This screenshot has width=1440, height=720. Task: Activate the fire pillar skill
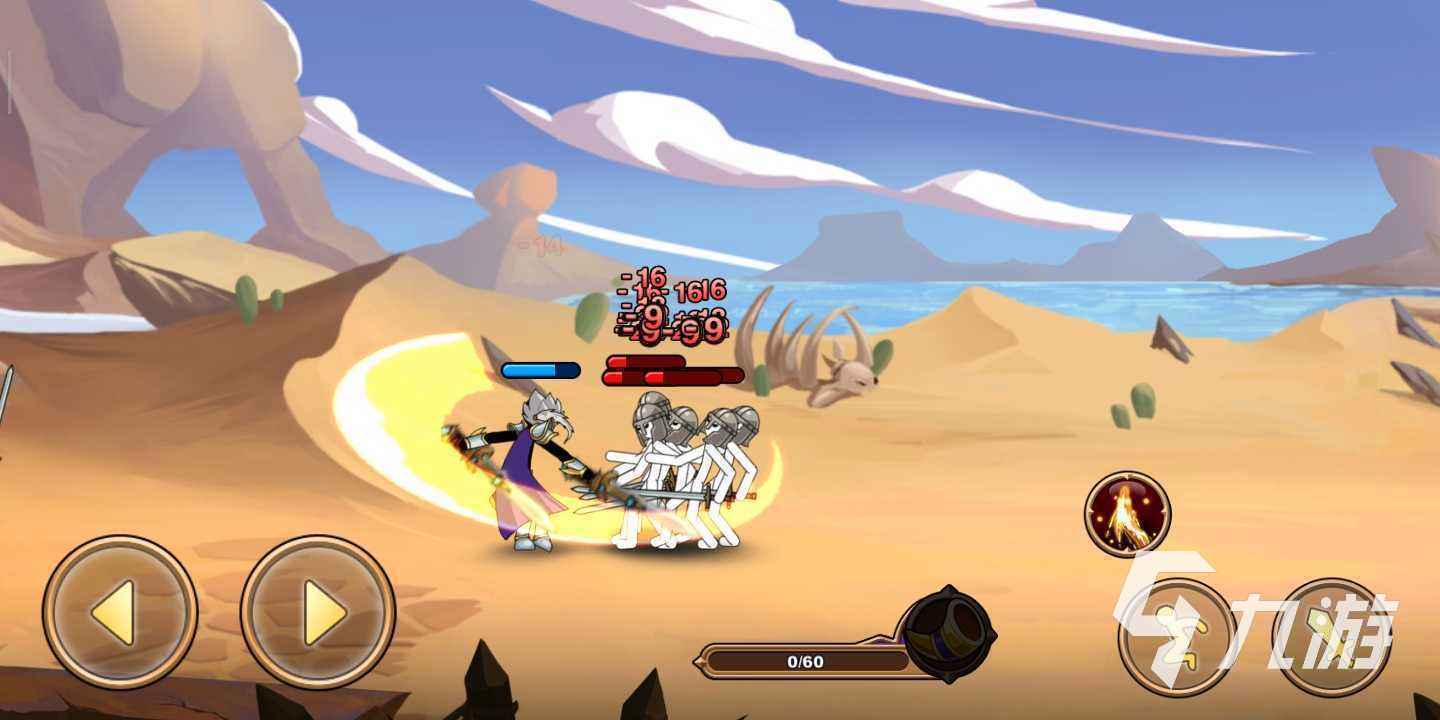point(1128,514)
